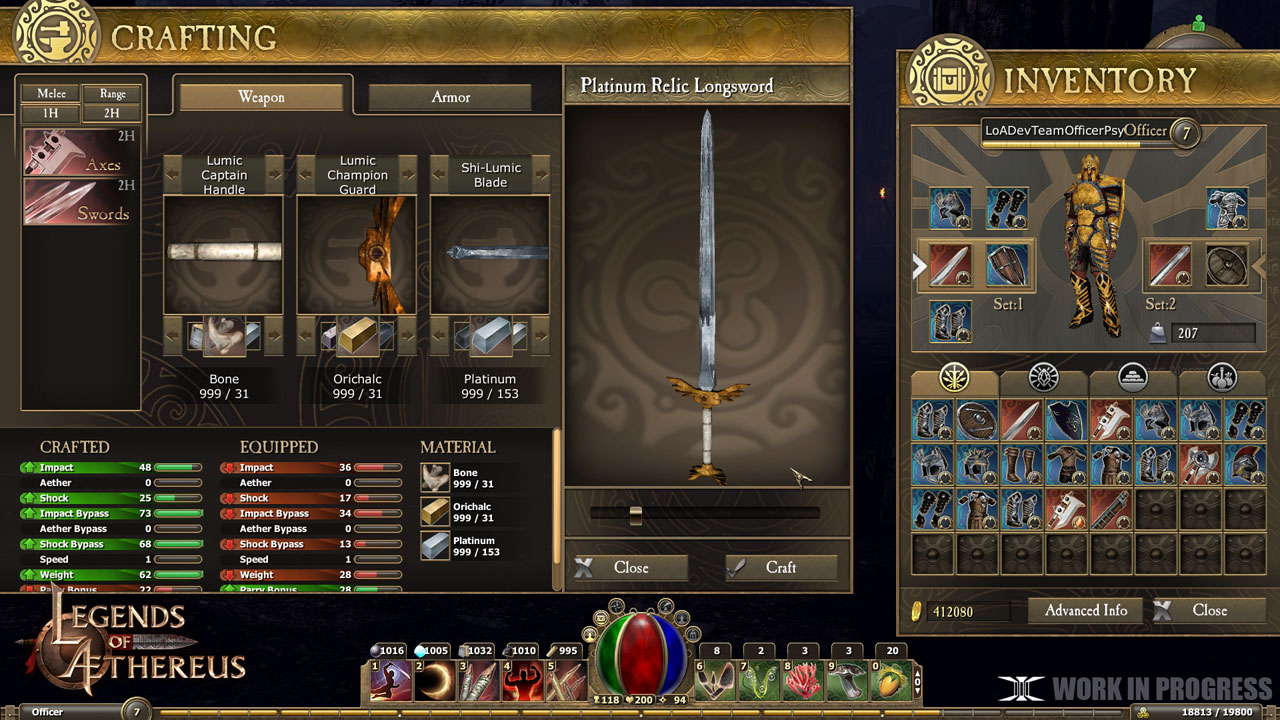Close the Crafting panel
This screenshot has height=720, width=1280.
(x=630, y=568)
